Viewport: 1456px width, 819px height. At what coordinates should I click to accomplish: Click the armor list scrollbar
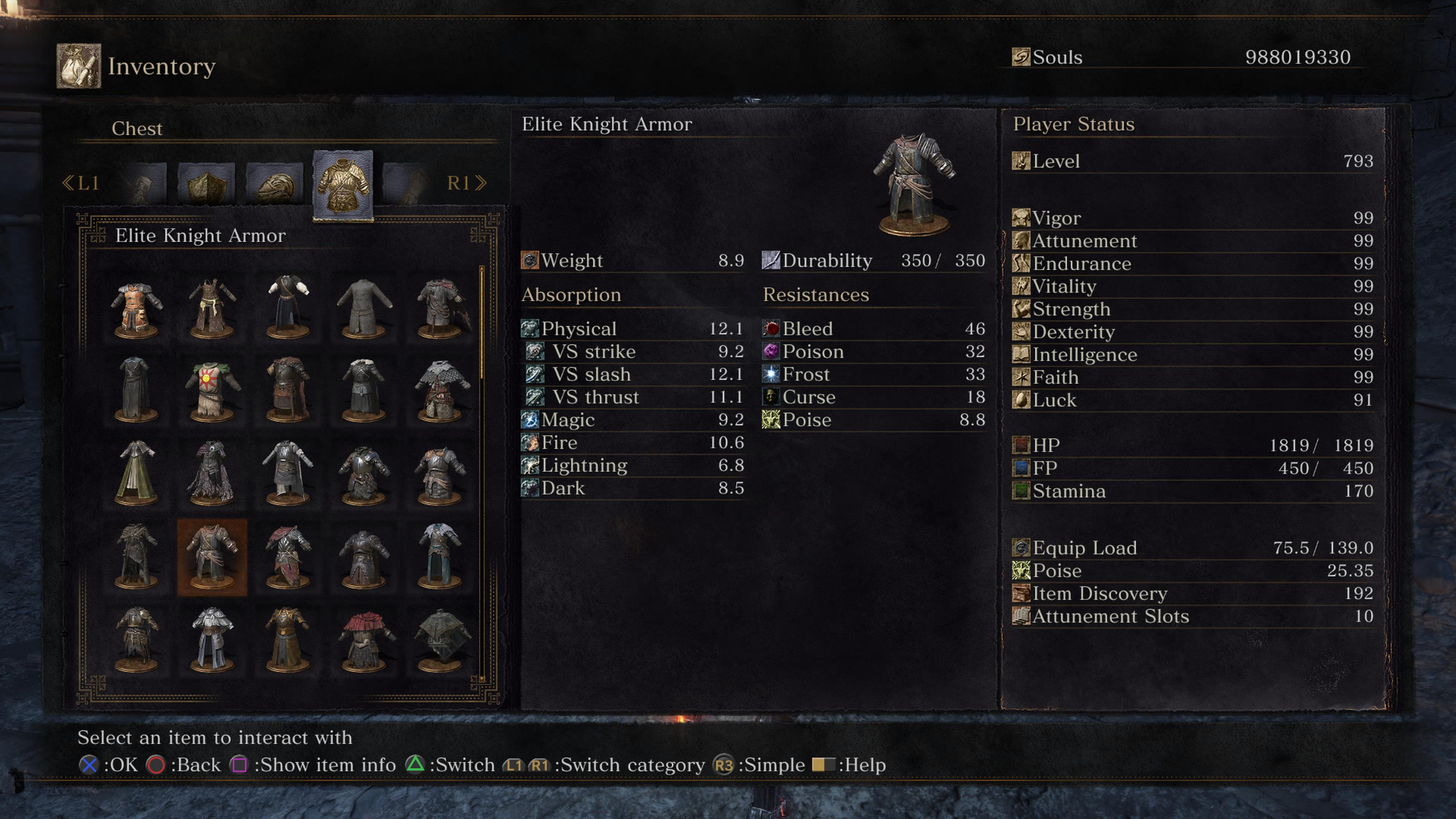coord(482,322)
